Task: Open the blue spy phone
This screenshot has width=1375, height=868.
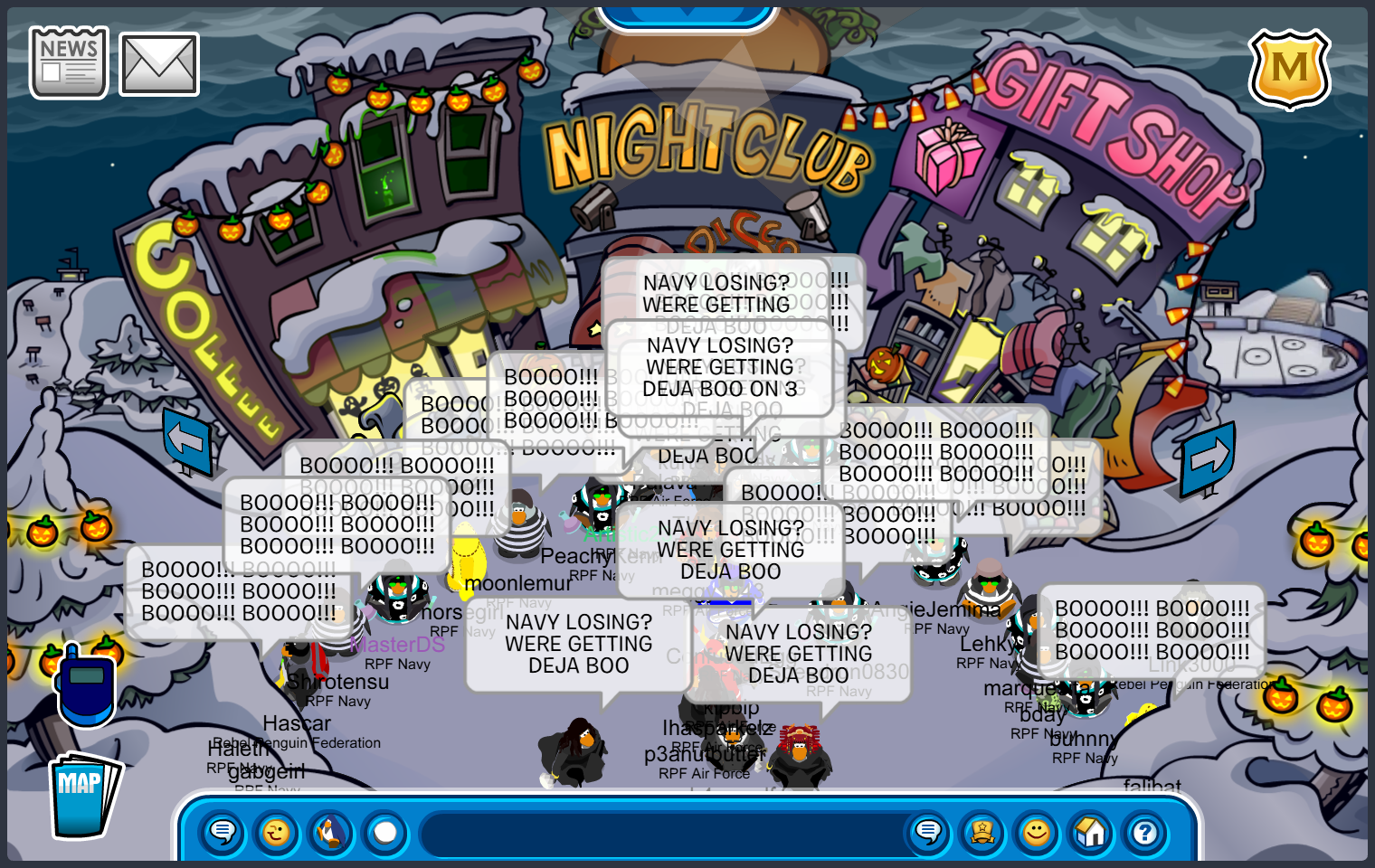Action: tap(86, 685)
